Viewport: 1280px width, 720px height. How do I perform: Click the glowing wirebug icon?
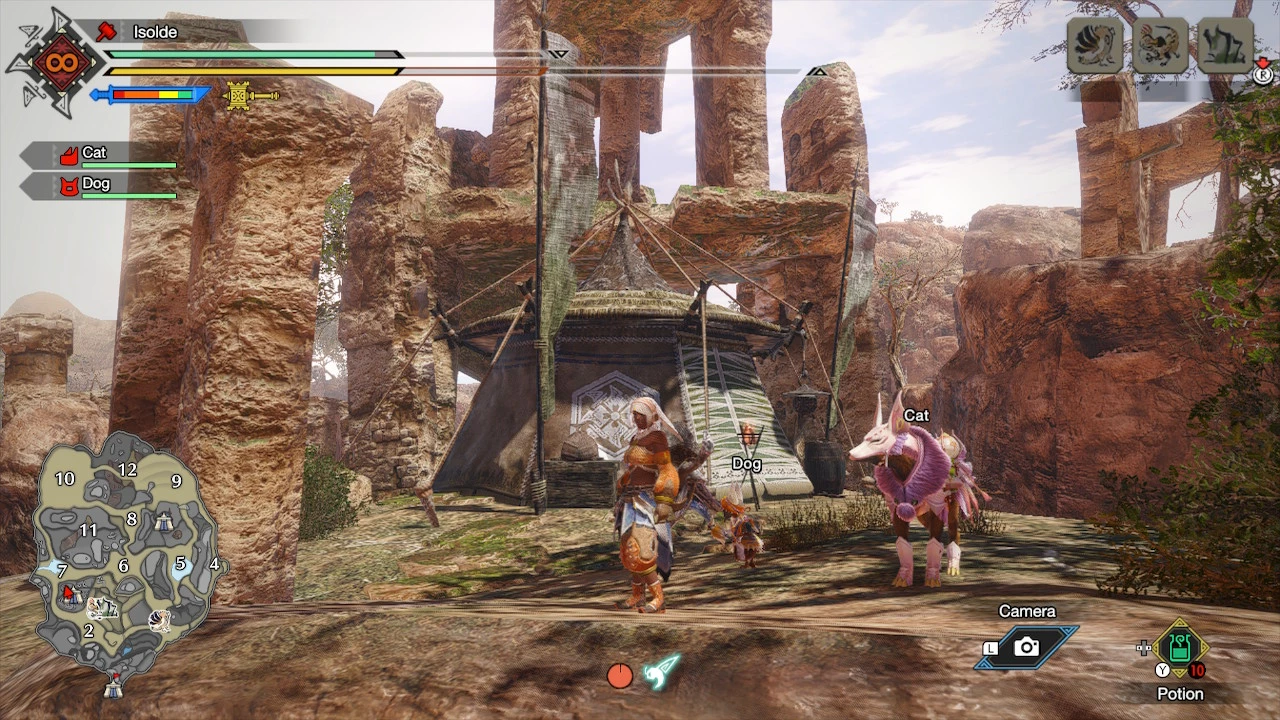[x=661, y=672]
